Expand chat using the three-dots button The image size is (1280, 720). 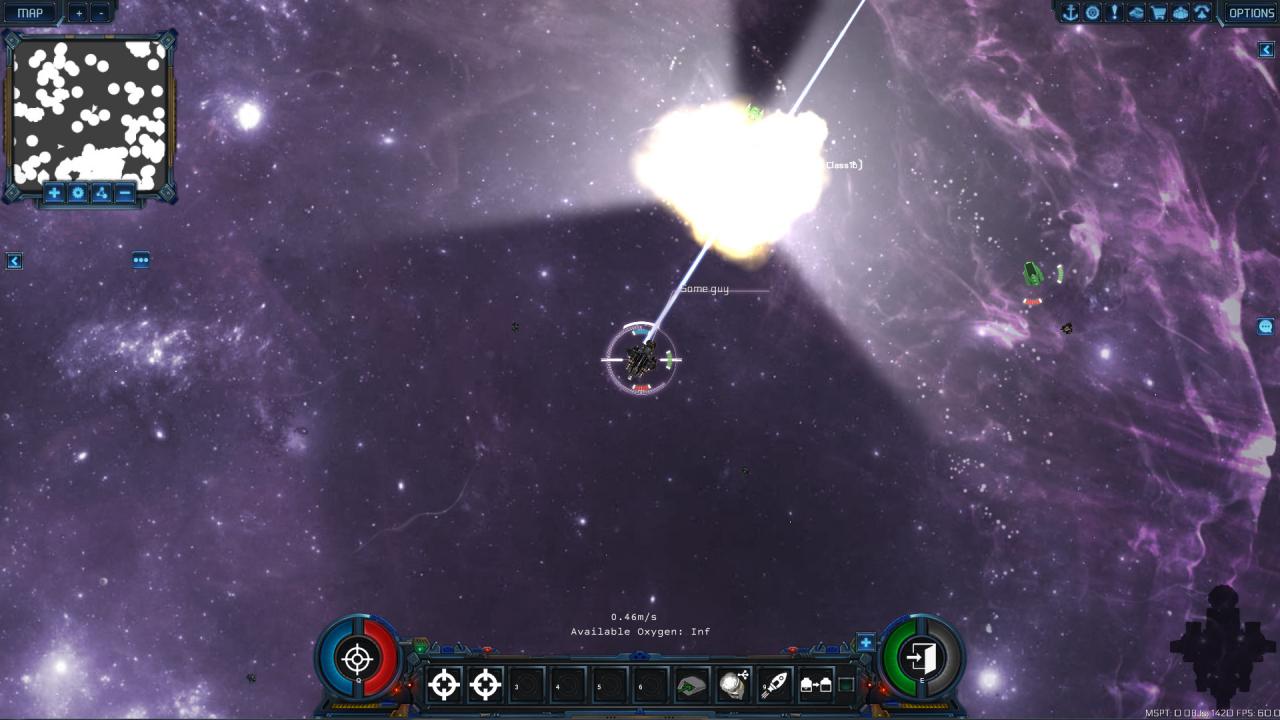click(x=139, y=259)
